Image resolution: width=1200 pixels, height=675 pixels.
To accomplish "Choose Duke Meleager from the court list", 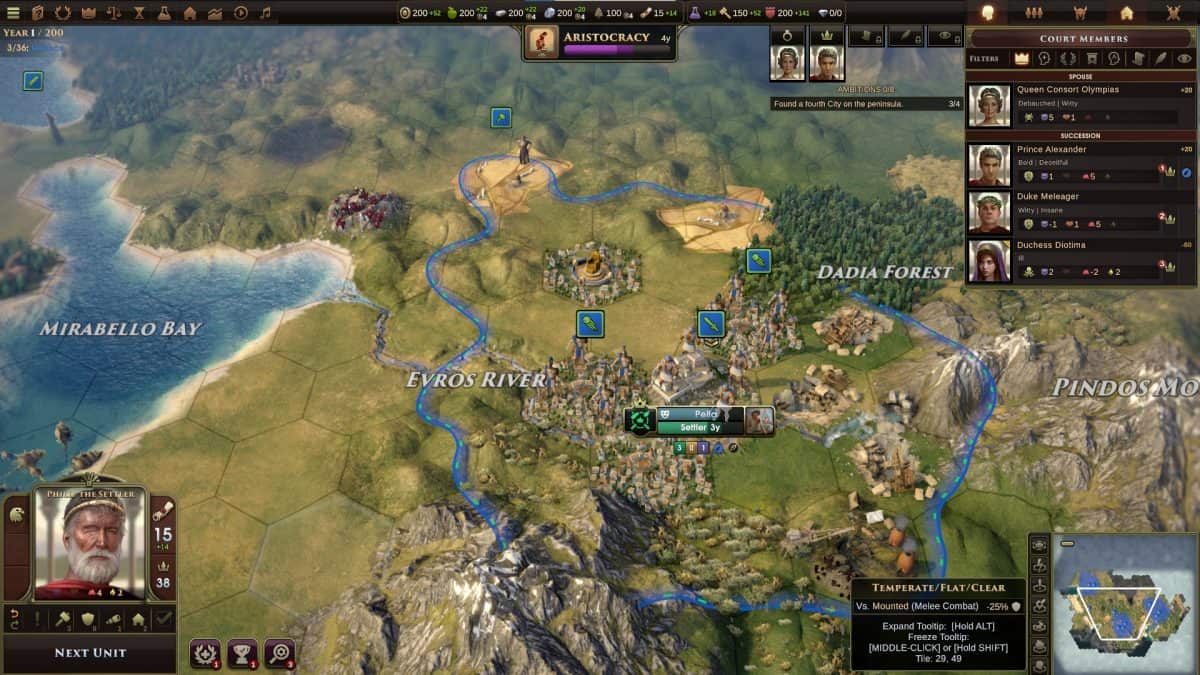I will point(1079,212).
